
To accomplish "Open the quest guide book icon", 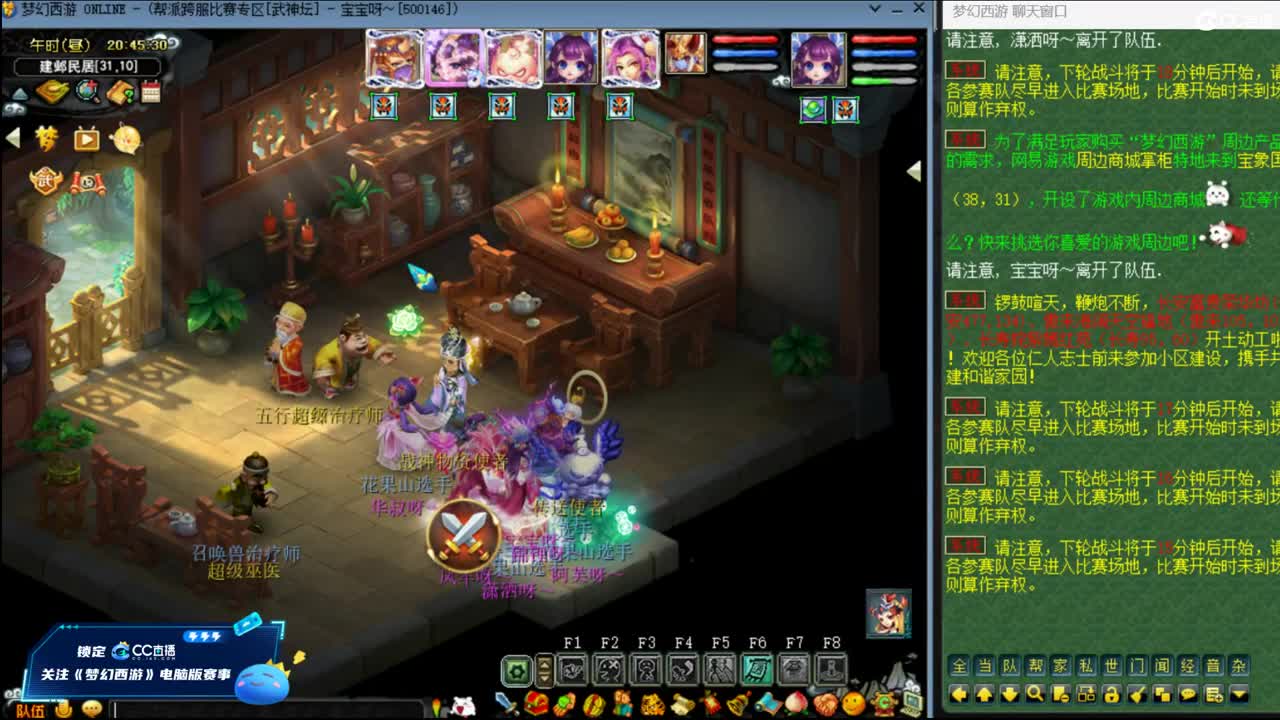I will click(119, 93).
